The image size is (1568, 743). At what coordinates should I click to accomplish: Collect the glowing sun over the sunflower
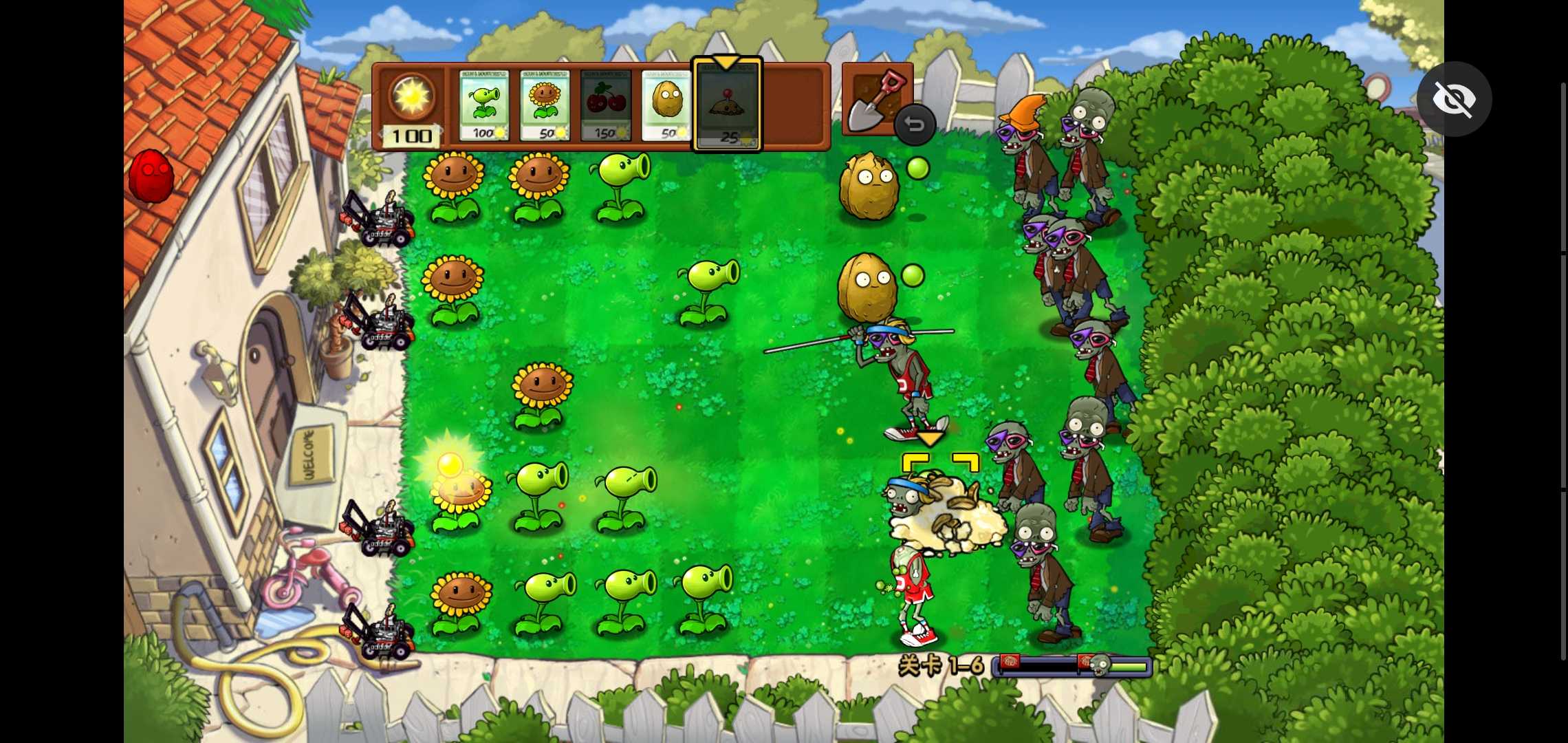pos(450,465)
